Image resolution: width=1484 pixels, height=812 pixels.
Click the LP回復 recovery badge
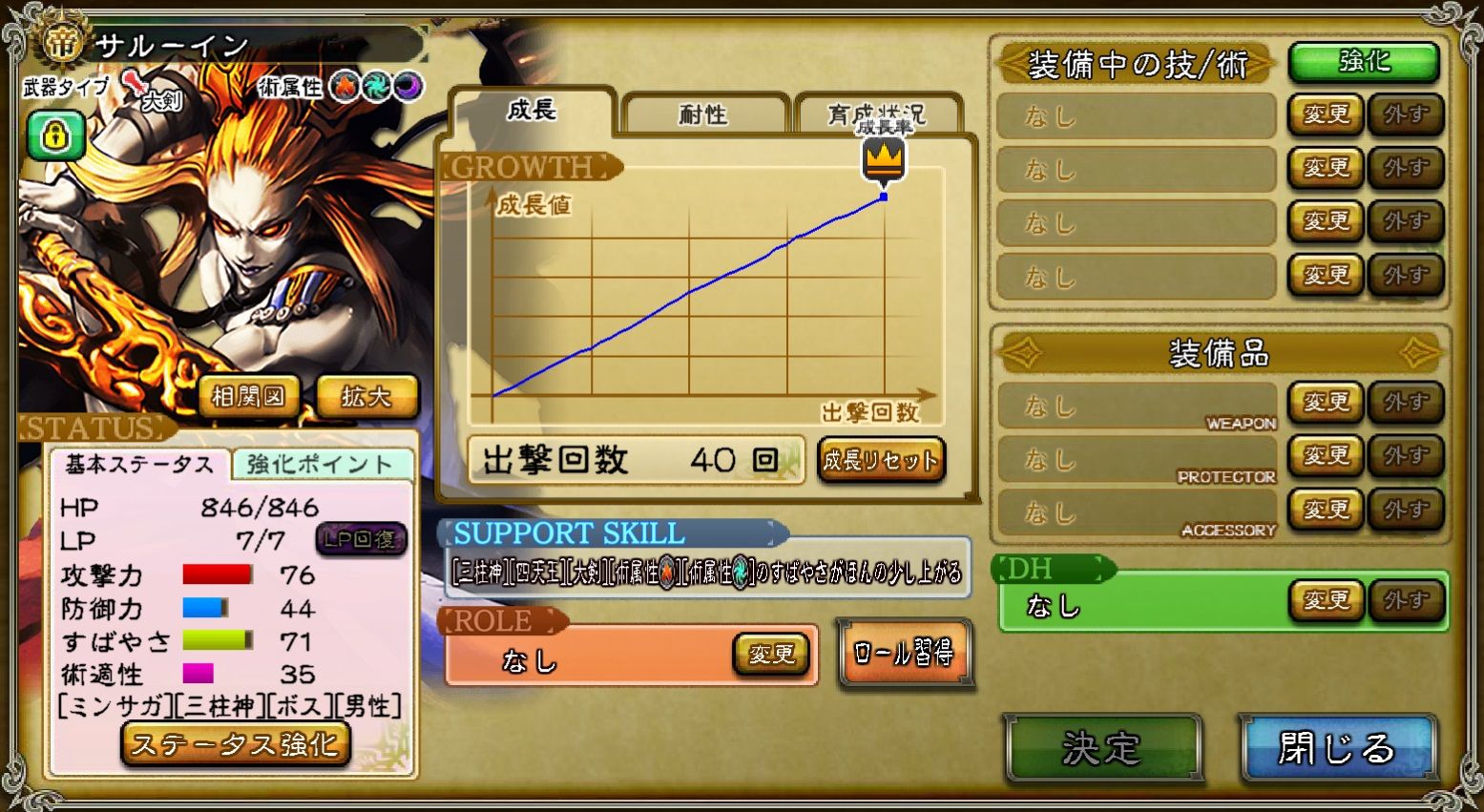coord(362,541)
